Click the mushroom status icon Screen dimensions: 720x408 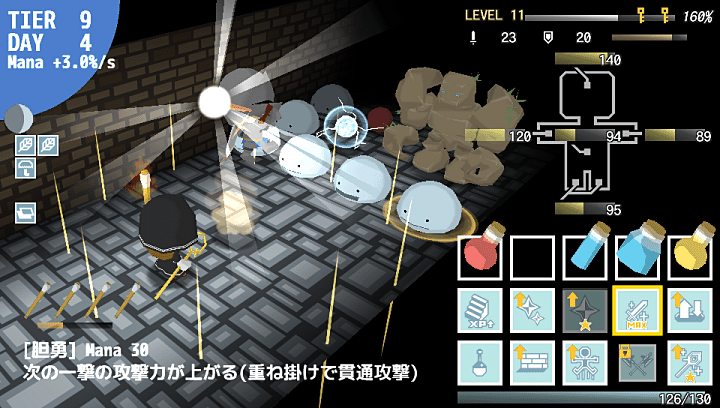(25, 168)
